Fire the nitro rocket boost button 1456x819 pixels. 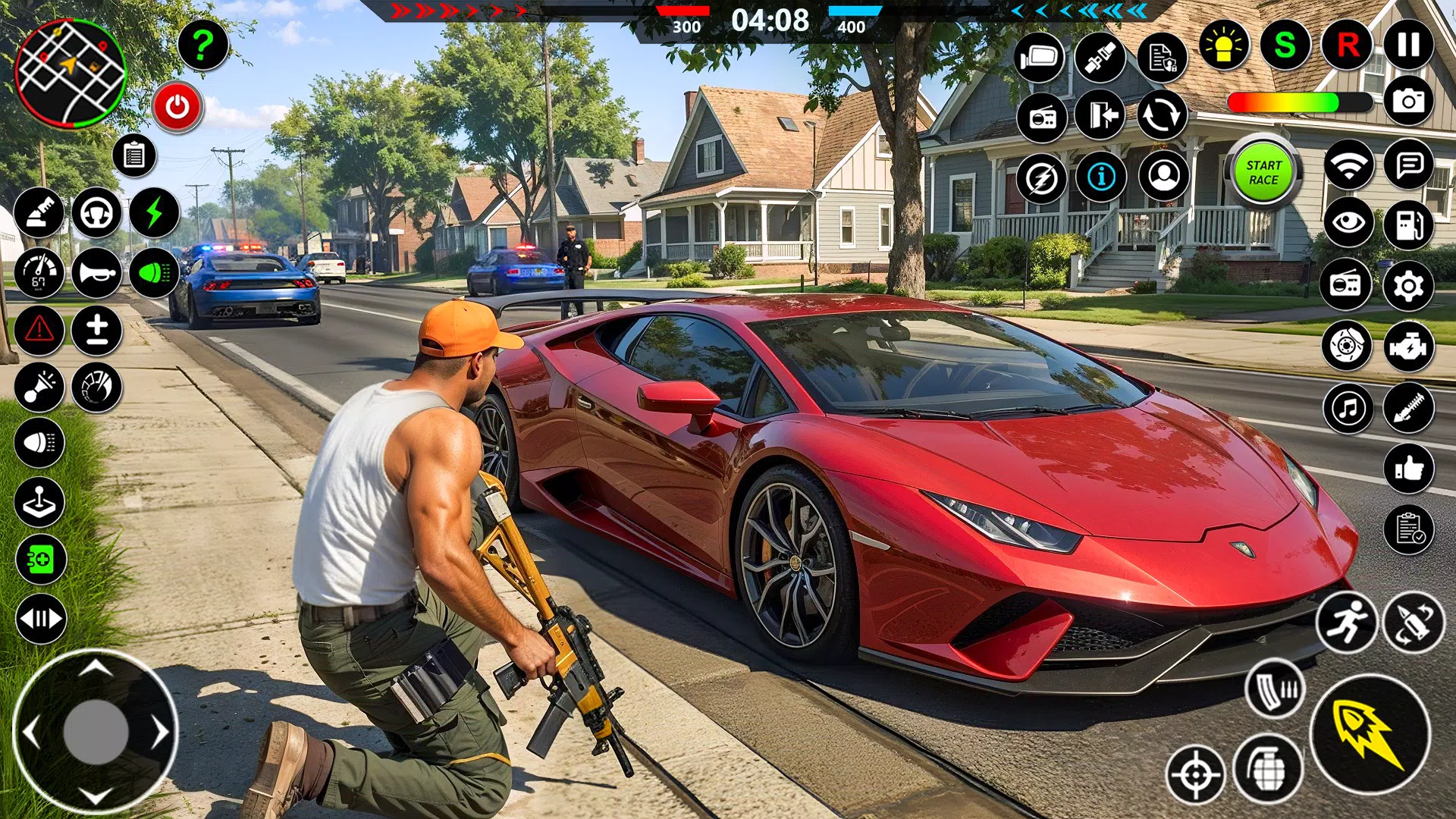pos(1370,733)
